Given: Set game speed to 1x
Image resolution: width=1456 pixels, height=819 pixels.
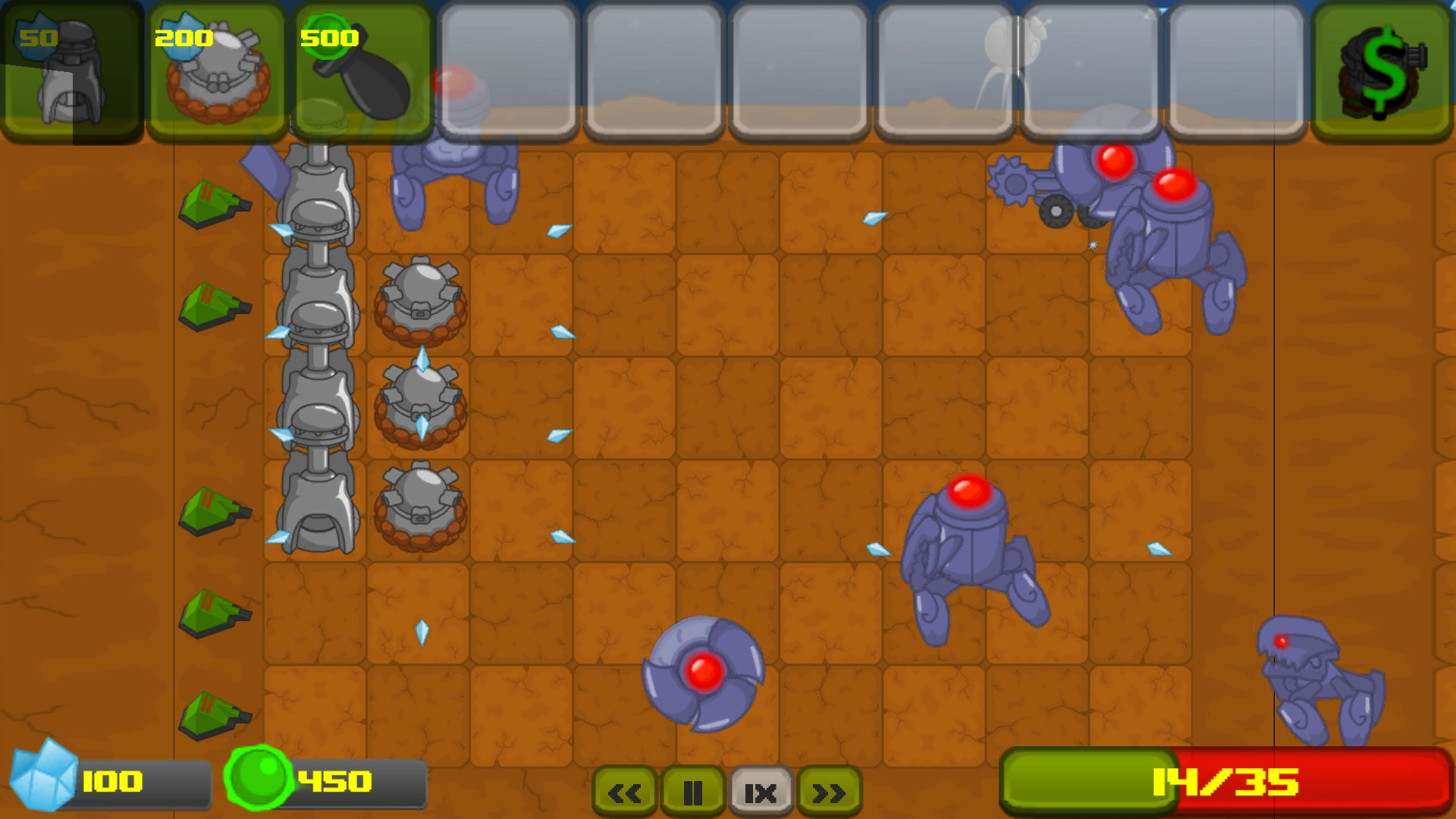Looking at the screenshot, I should tap(761, 791).
